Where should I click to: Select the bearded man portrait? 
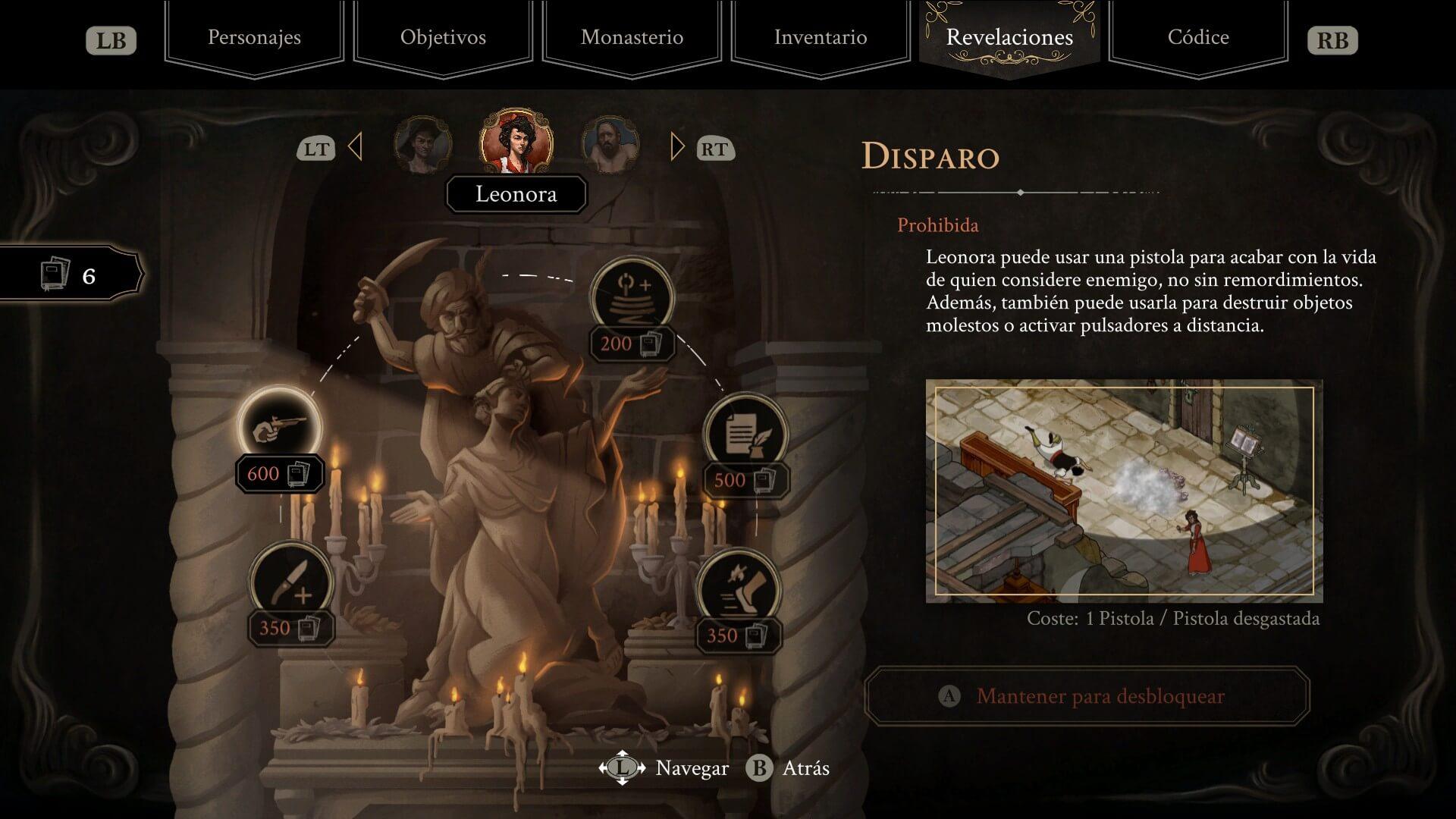[610, 146]
